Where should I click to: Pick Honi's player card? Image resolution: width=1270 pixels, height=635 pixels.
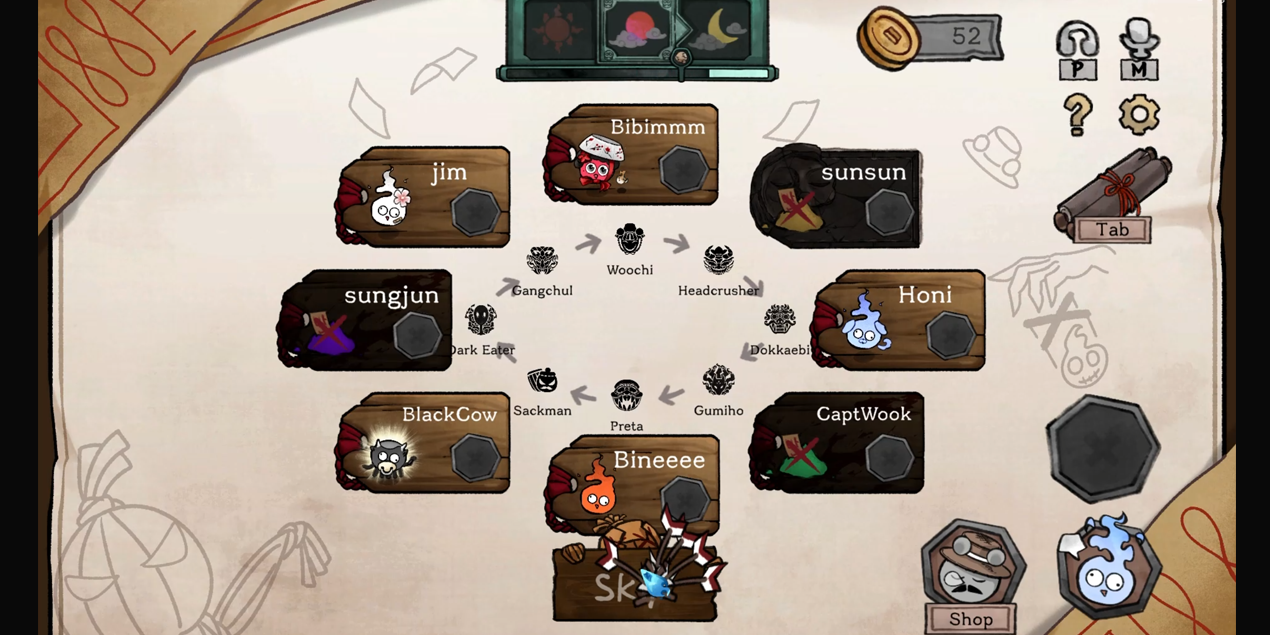pyautogui.click(x=900, y=319)
